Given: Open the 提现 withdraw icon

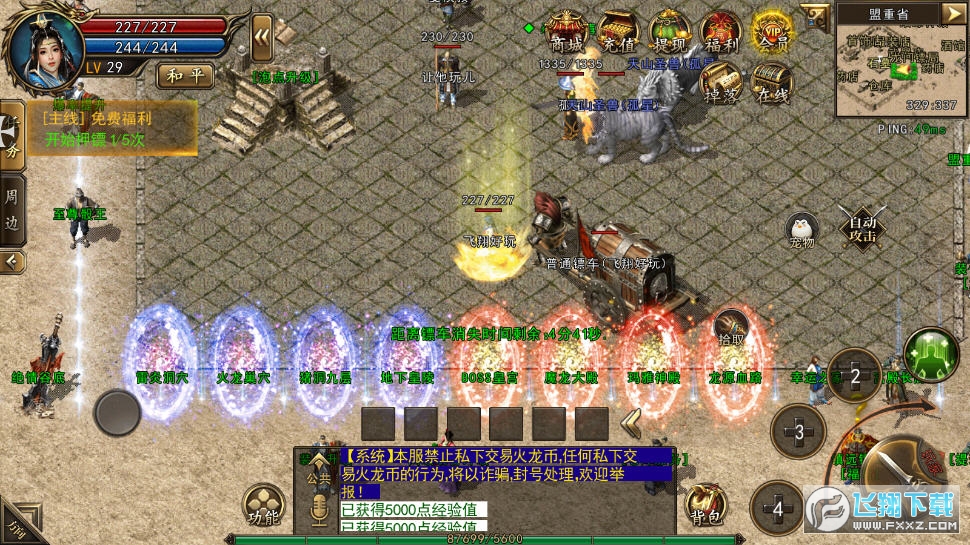Looking at the screenshot, I should [x=669, y=34].
